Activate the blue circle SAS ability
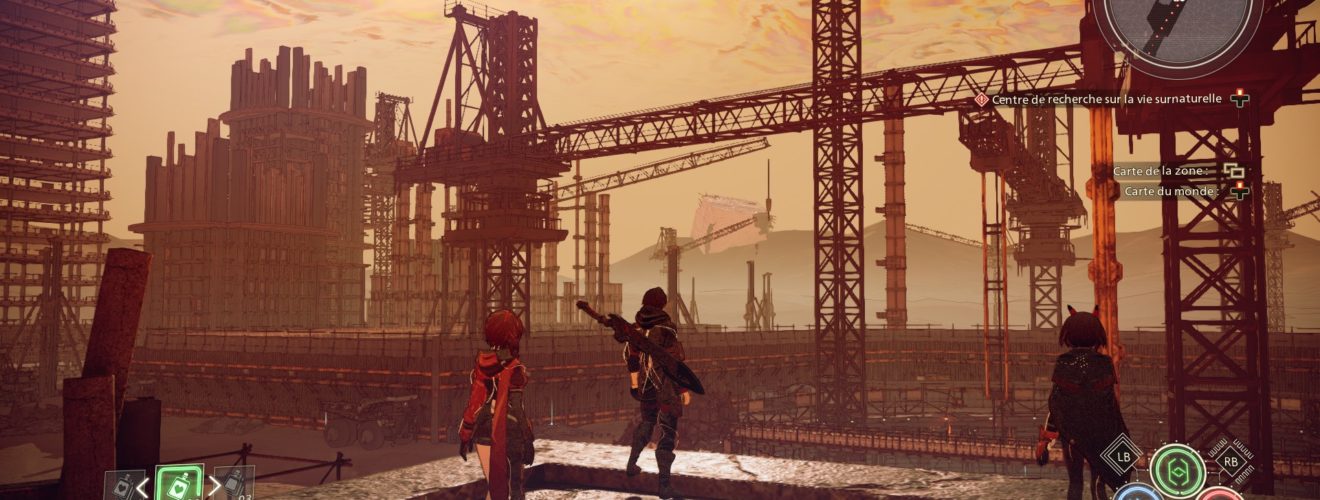1320x500 pixels. coord(1139,494)
